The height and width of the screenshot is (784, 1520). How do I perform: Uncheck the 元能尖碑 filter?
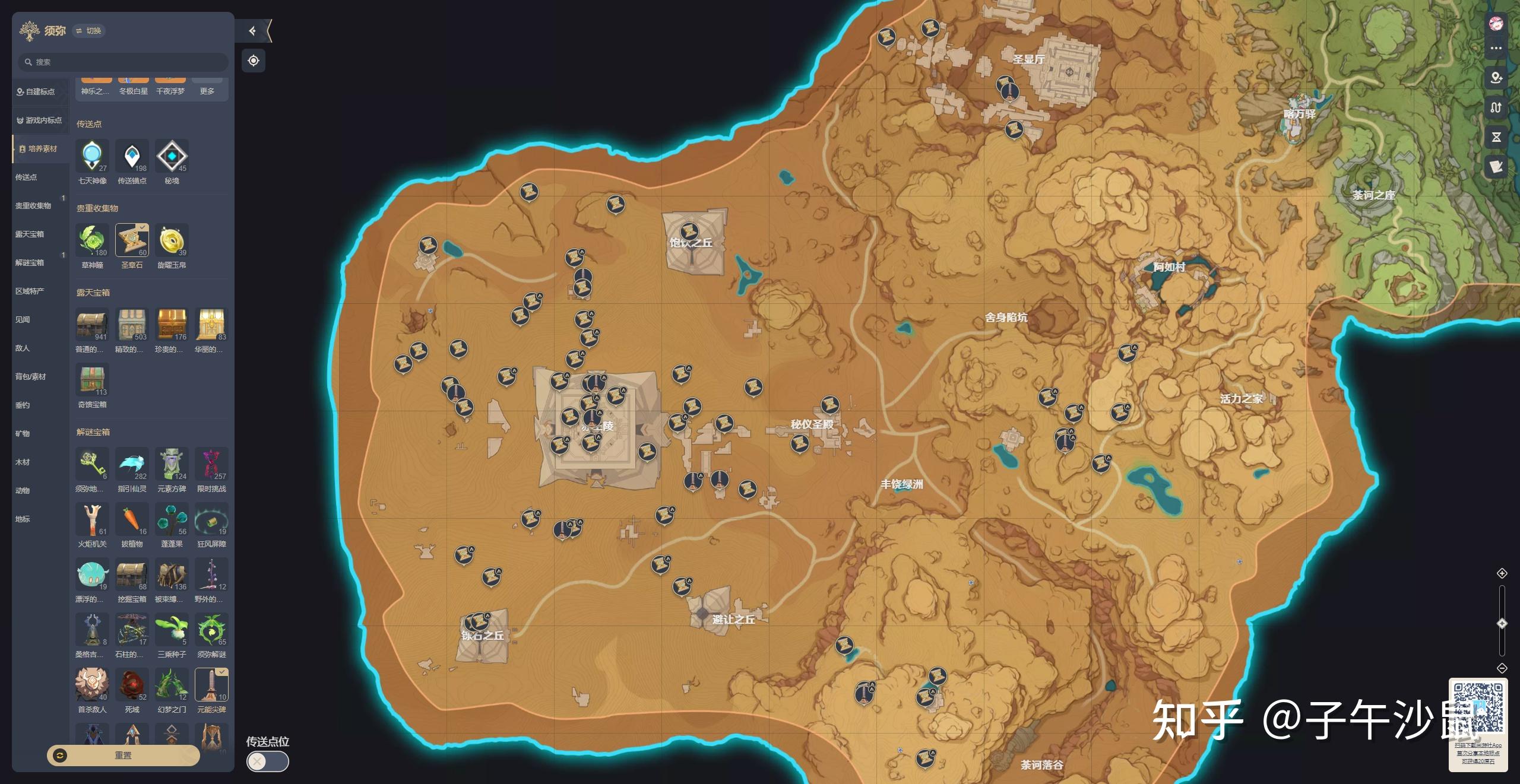pos(211,685)
